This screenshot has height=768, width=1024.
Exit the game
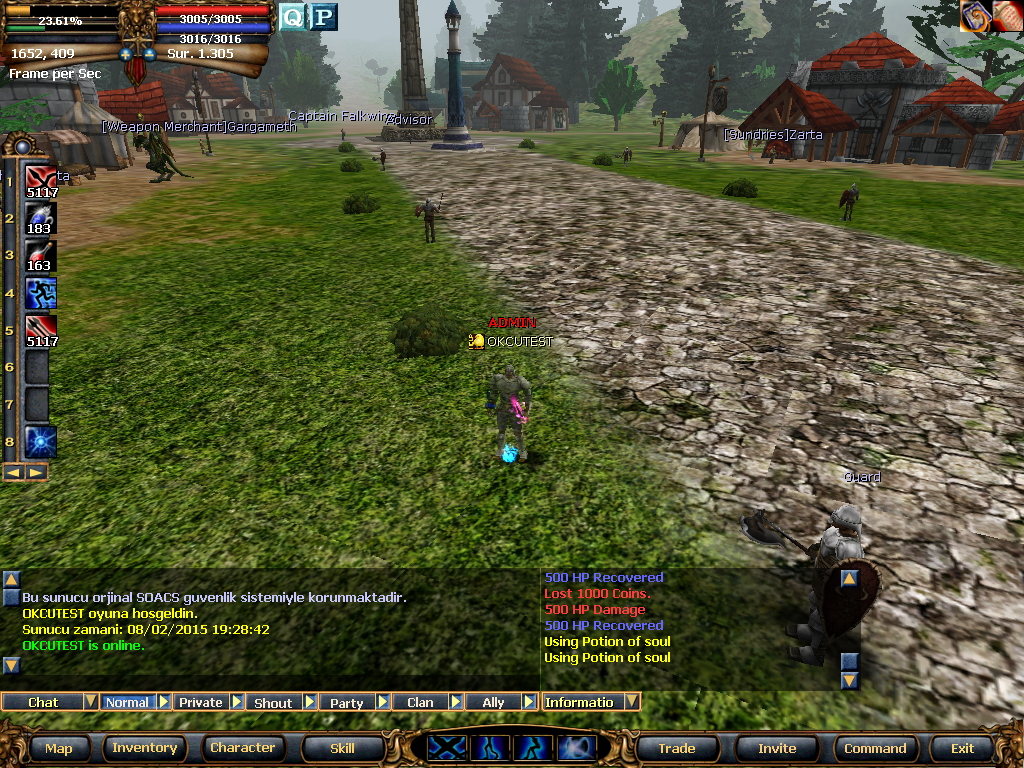coord(962,748)
